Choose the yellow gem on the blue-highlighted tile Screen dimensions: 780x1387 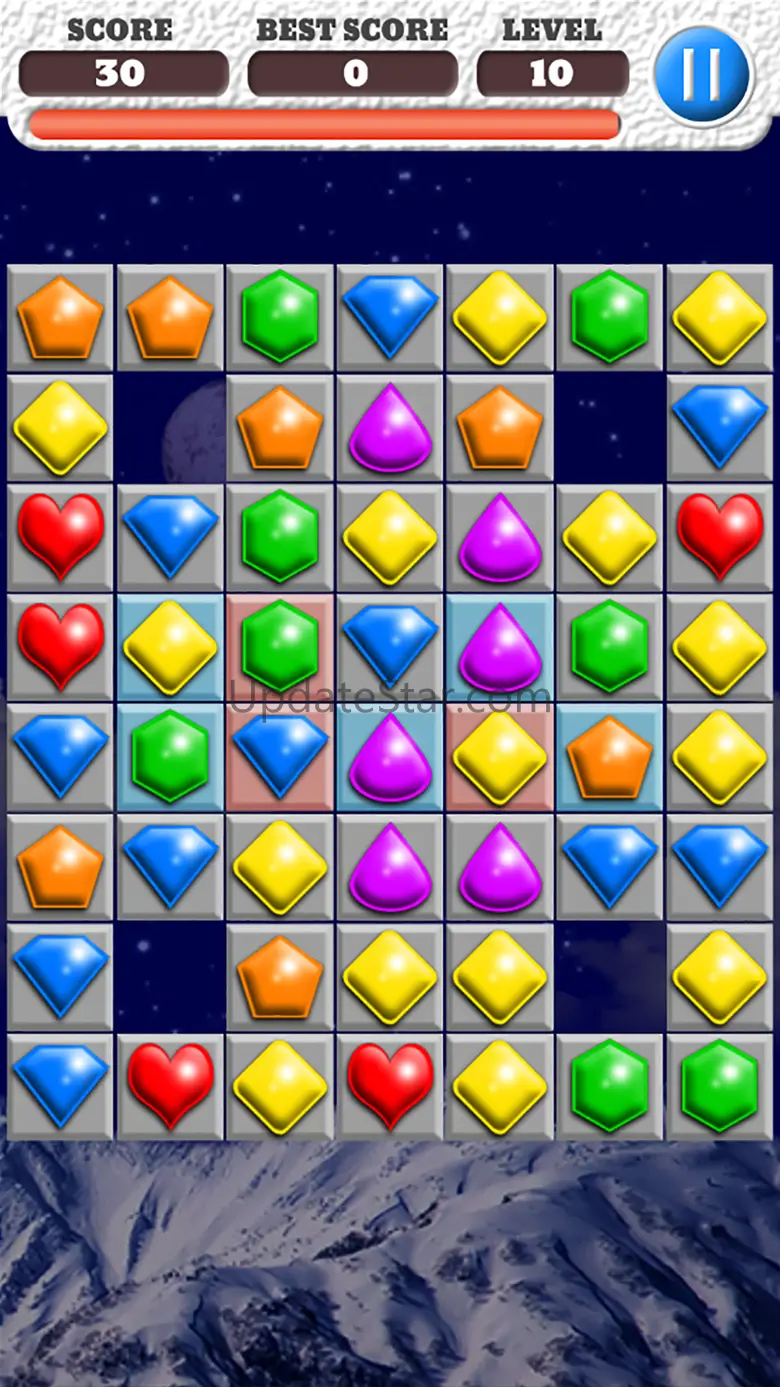[x=170, y=647]
